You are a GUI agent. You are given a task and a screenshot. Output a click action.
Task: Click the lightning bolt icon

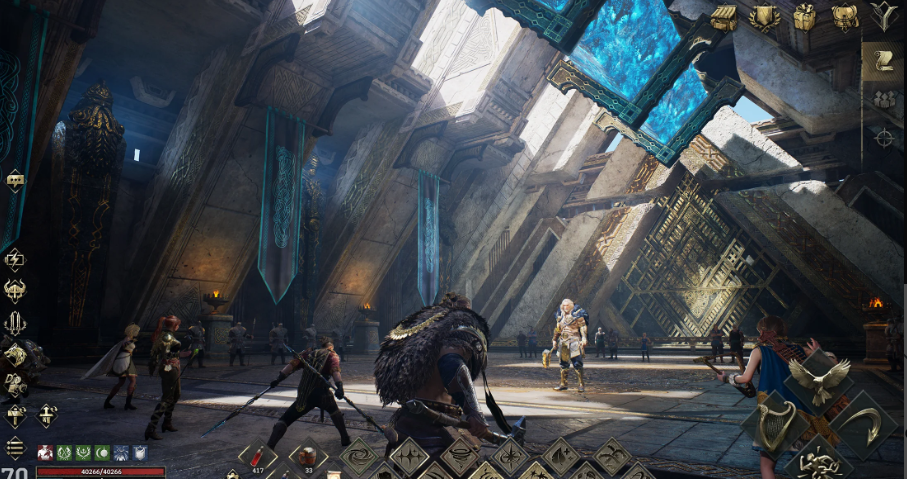tap(15, 260)
